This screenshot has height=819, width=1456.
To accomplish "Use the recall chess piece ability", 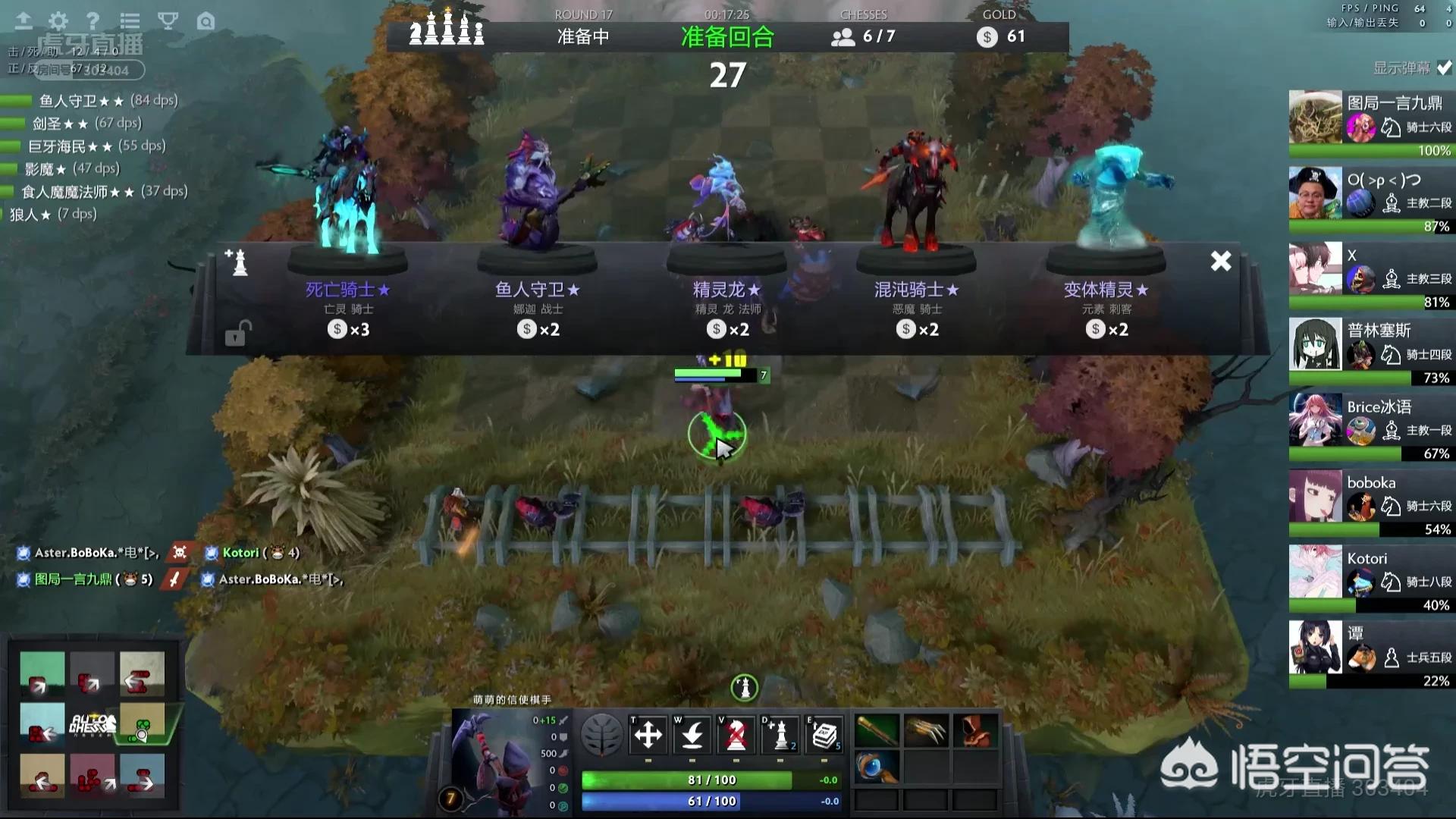I will pos(692,735).
